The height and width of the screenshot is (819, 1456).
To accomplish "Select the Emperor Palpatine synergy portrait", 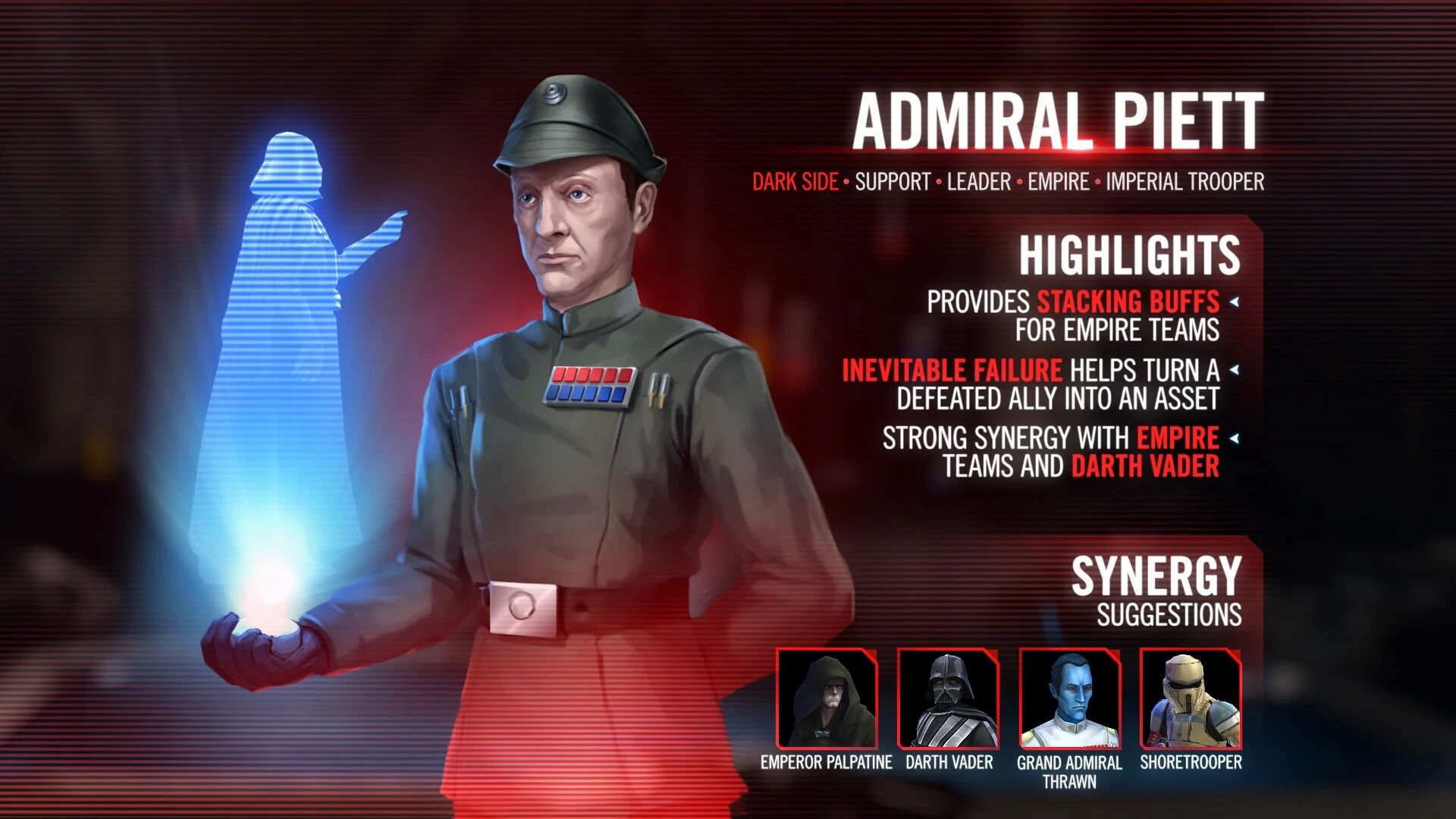I will 827,698.
